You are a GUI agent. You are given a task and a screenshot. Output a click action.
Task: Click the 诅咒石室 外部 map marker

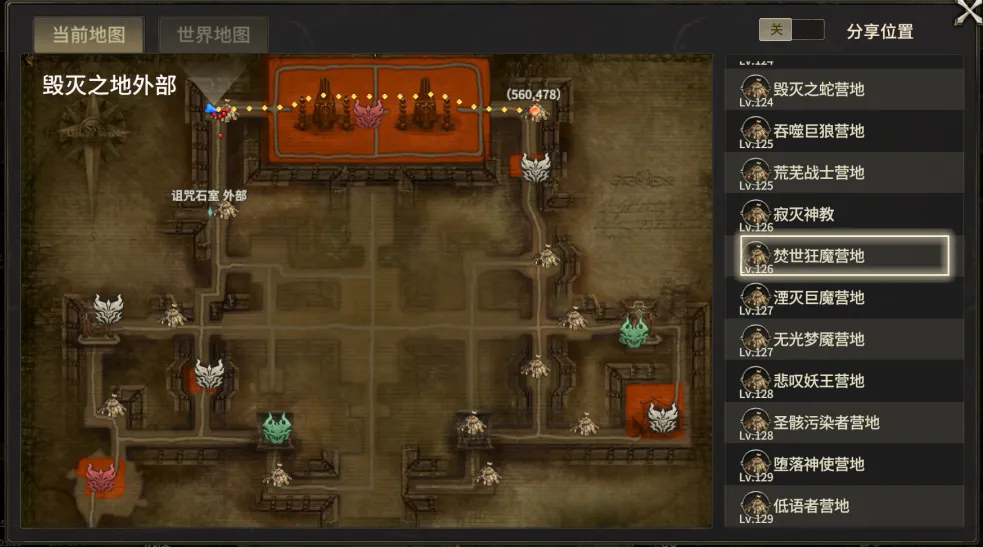click(x=227, y=210)
